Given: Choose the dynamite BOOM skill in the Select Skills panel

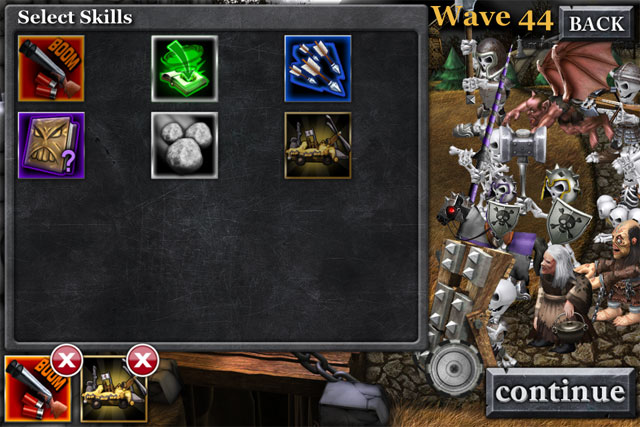Looking at the screenshot, I should click(51, 68).
